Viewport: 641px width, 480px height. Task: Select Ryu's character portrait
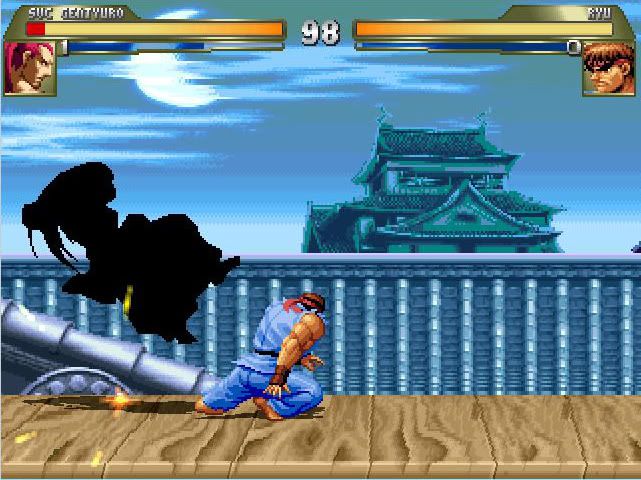coord(609,67)
